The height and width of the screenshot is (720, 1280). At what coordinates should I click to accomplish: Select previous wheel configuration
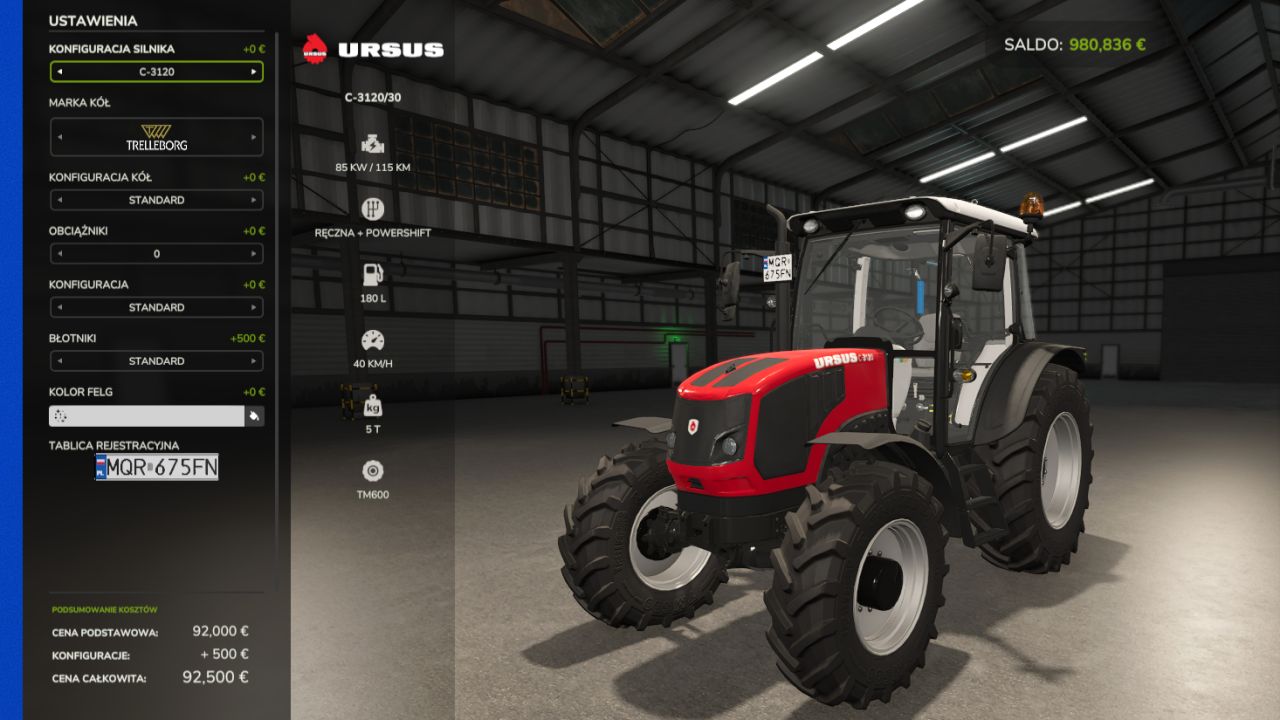pyautogui.click(x=59, y=200)
